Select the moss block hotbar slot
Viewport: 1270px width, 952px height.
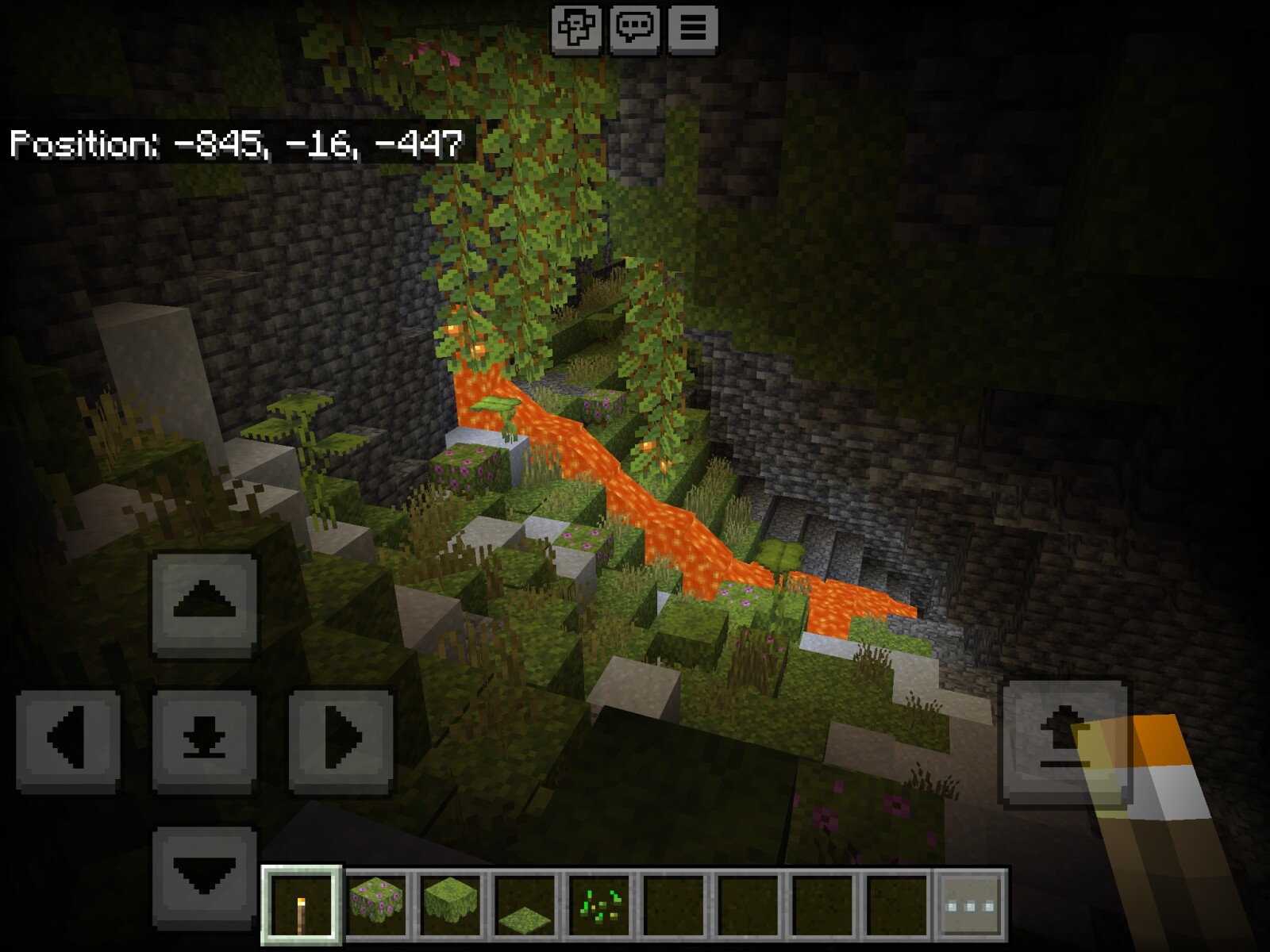pyautogui.click(x=450, y=905)
